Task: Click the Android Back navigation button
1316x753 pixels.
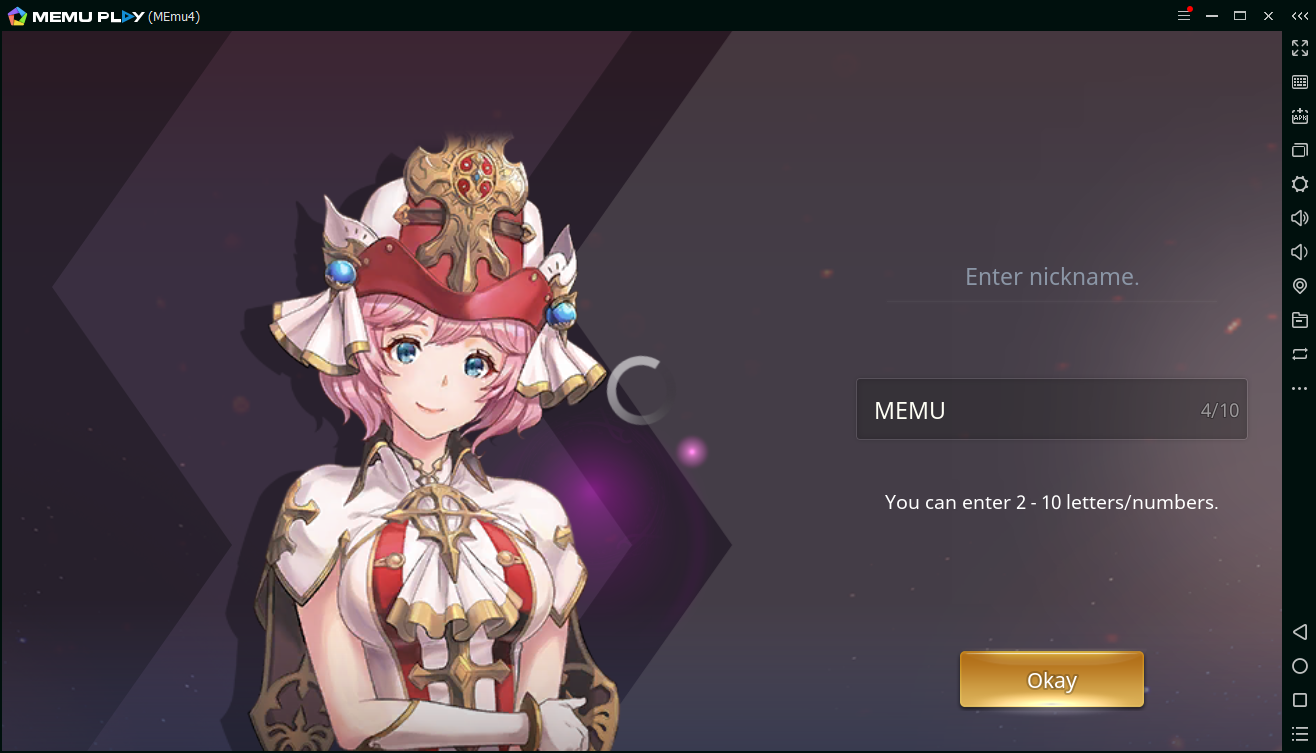Action: point(1299,632)
